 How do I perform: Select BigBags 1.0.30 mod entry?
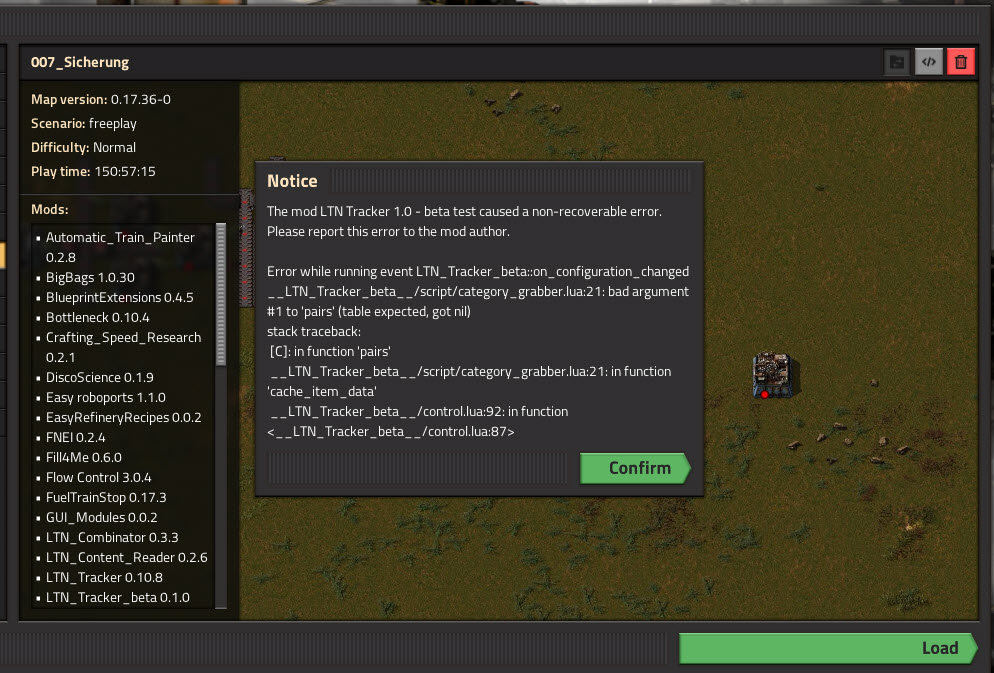tap(90, 277)
